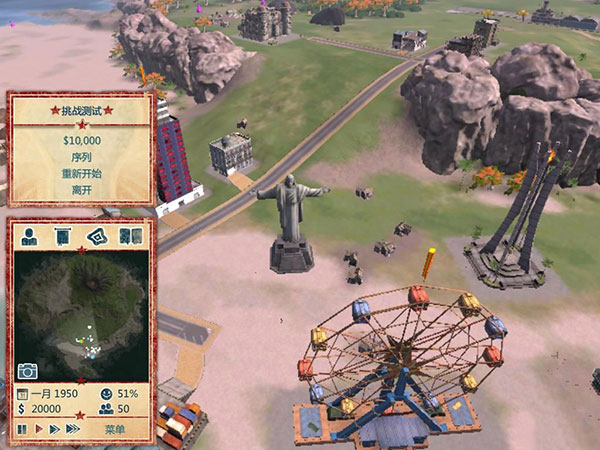Viewport: 600px width, 450px height.
Task: Choose the $10,000 option
Action: tap(80, 140)
